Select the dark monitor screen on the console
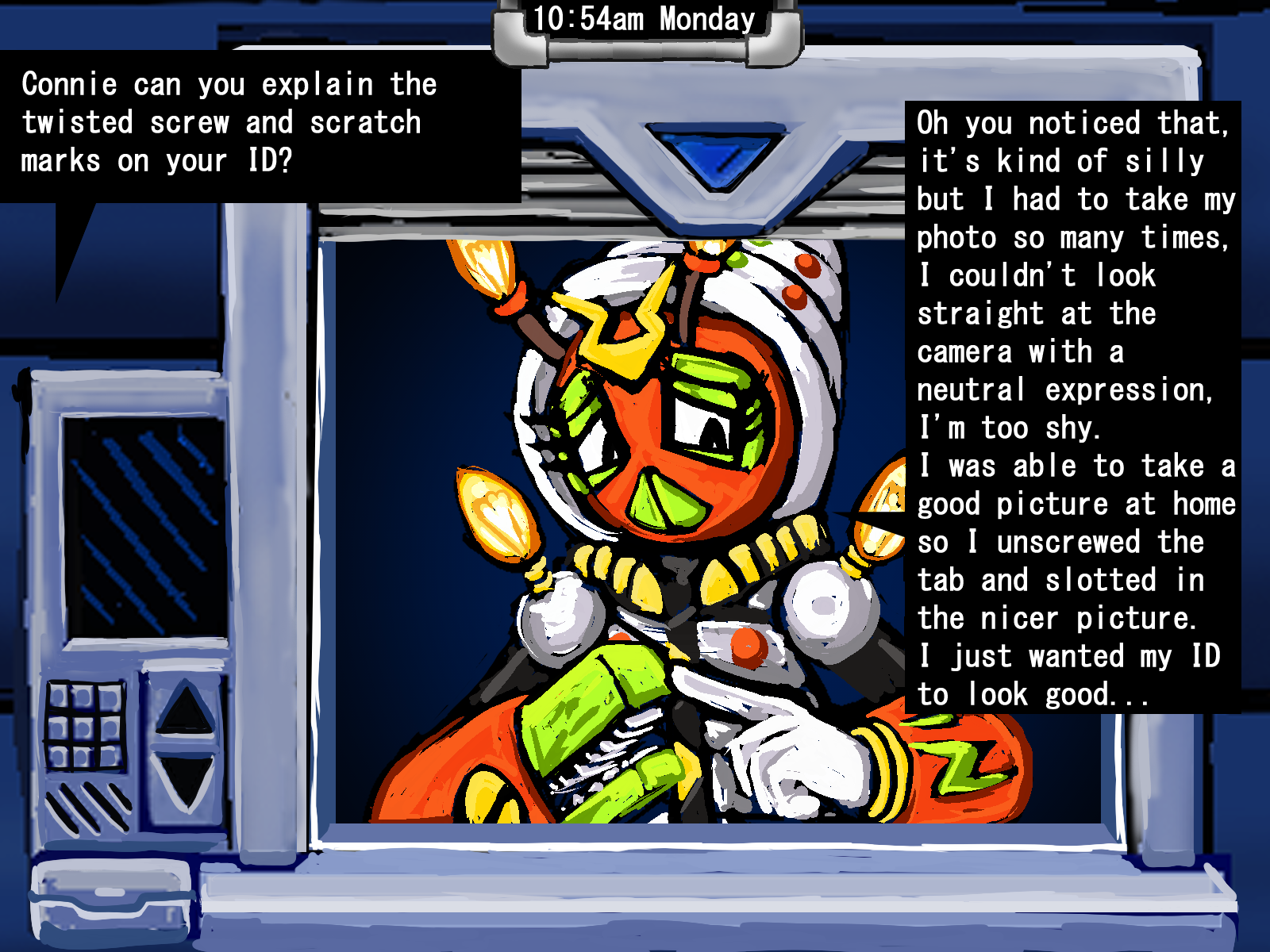The width and height of the screenshot is (1270, 952). 144,527
